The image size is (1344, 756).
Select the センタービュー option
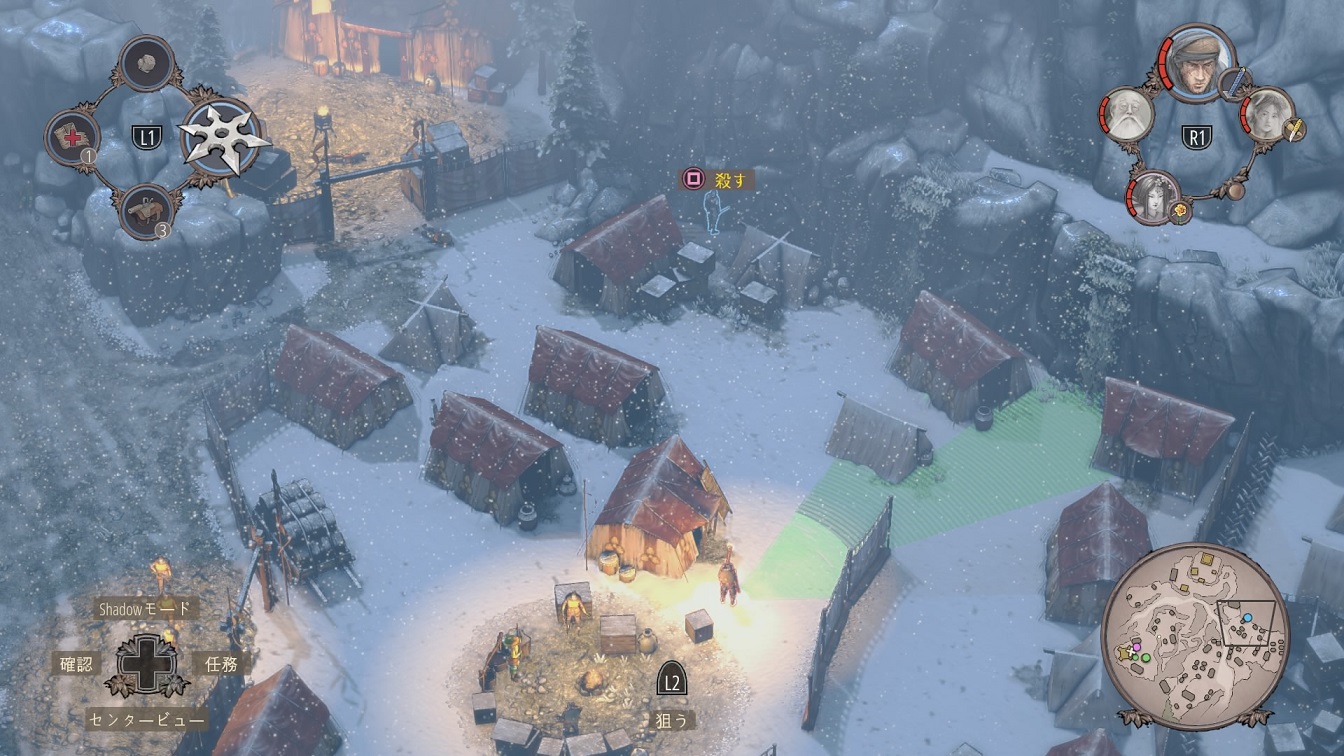tap(146, 719)
